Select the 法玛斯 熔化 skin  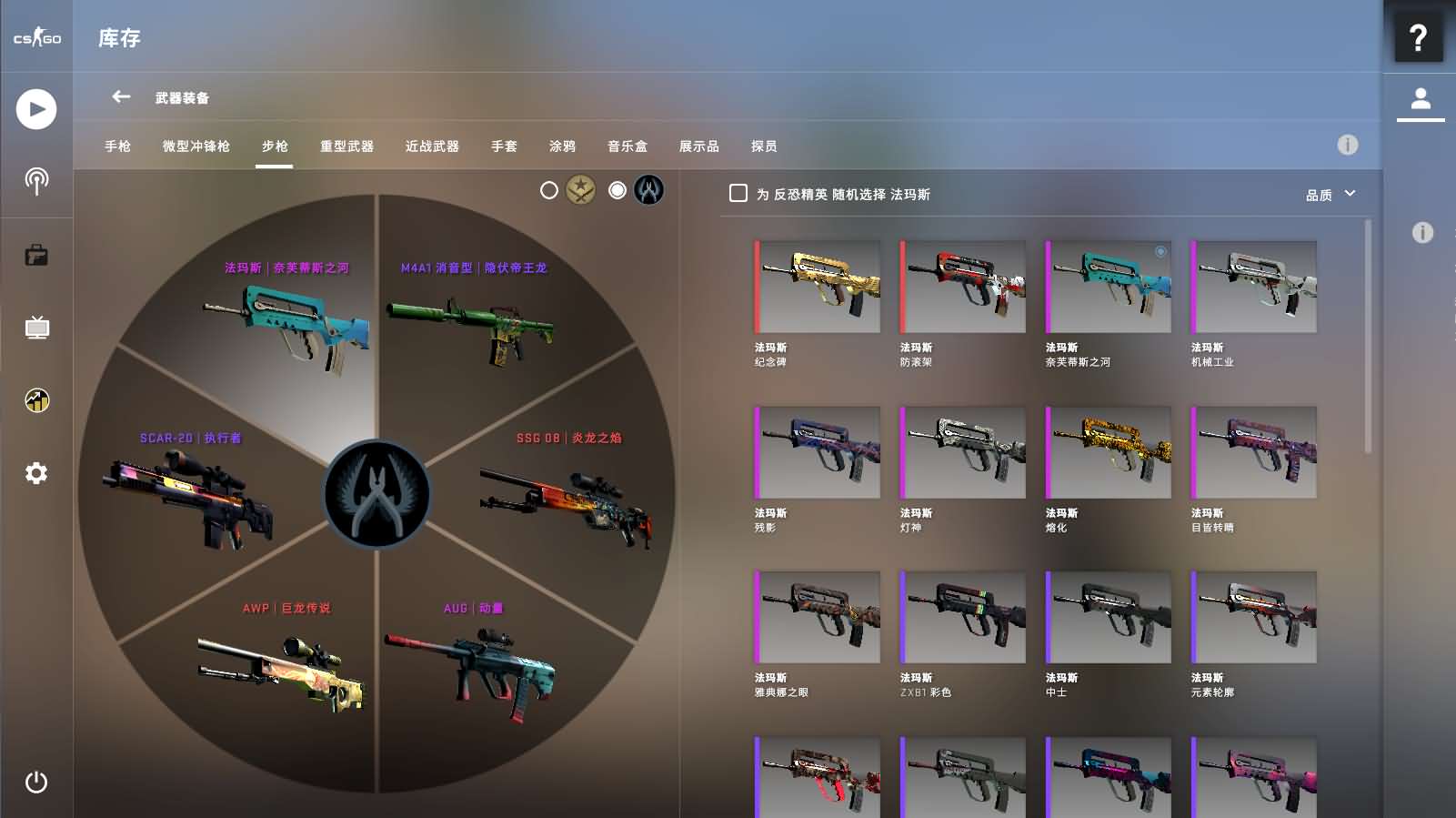1109,452
